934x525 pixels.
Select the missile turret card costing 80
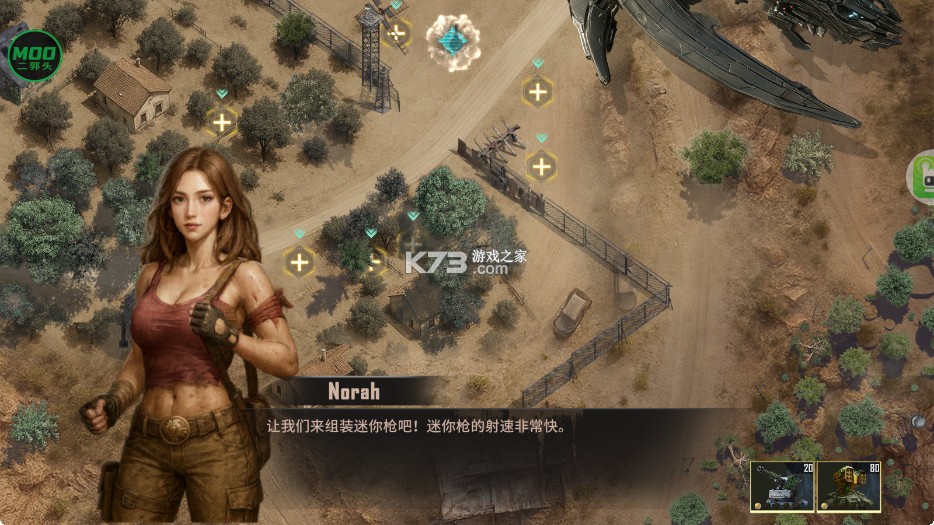point(849,487)
